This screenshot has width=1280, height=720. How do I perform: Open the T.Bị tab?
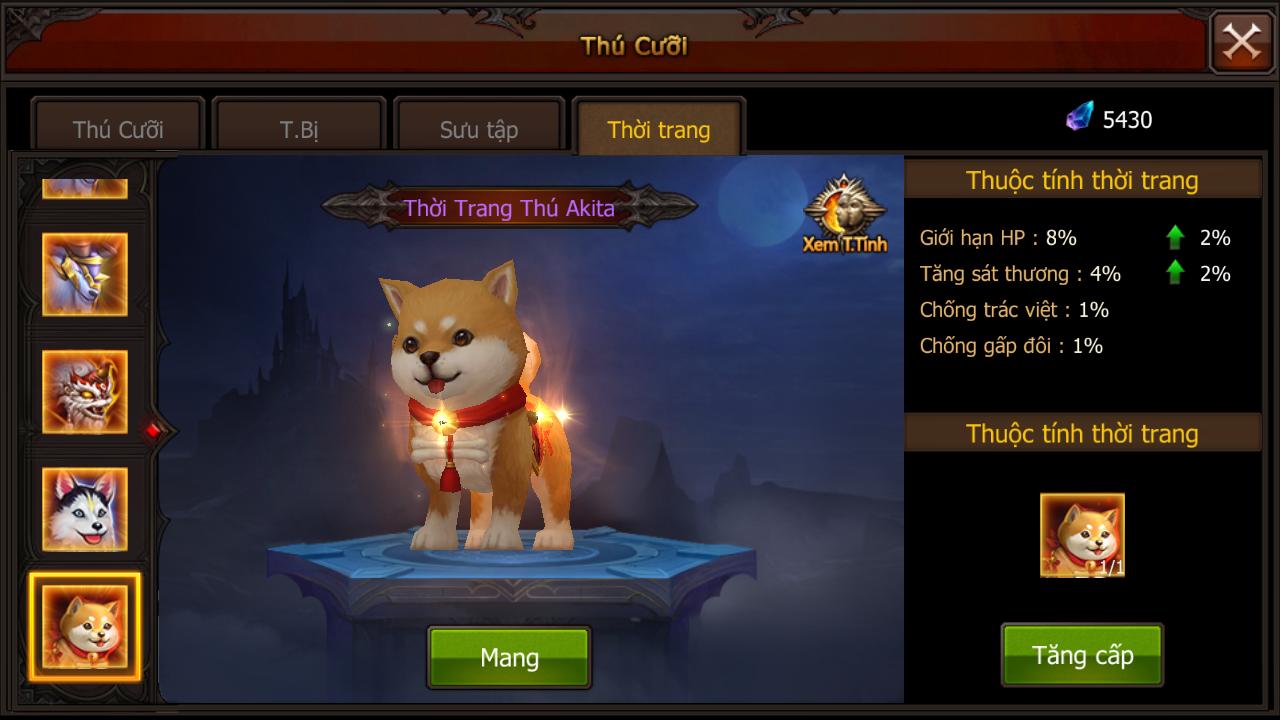point(296,129)
